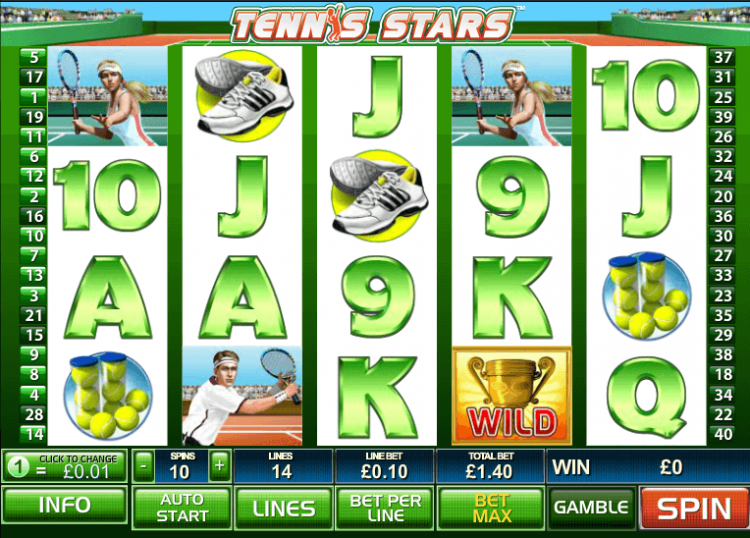Select payline number 40 marker
Viewport: 750px width, 538px height.
click(721, 434)
